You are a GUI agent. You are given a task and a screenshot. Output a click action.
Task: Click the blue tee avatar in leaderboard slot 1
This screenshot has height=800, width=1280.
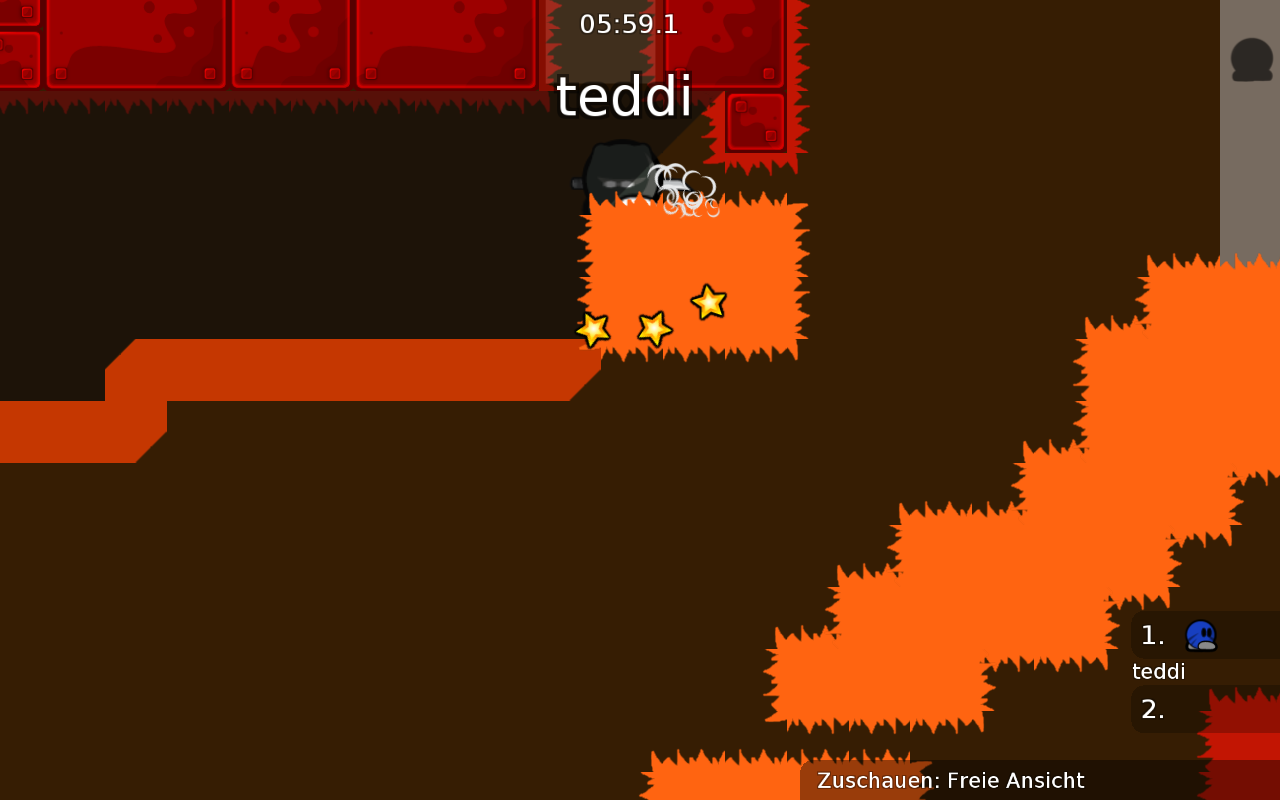click(x=1201, y=634)
